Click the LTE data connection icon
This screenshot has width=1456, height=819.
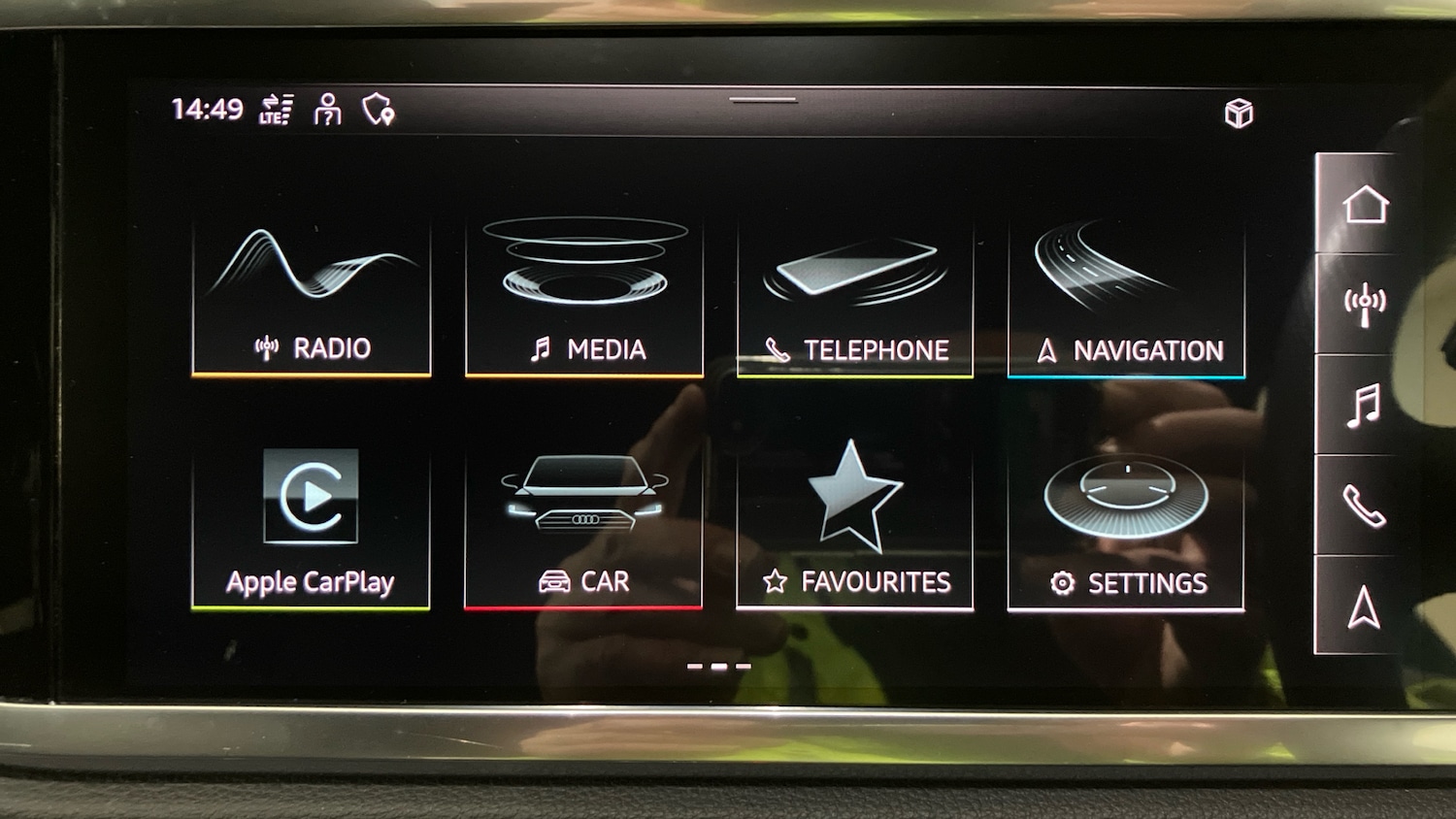(x=277, y=110)
